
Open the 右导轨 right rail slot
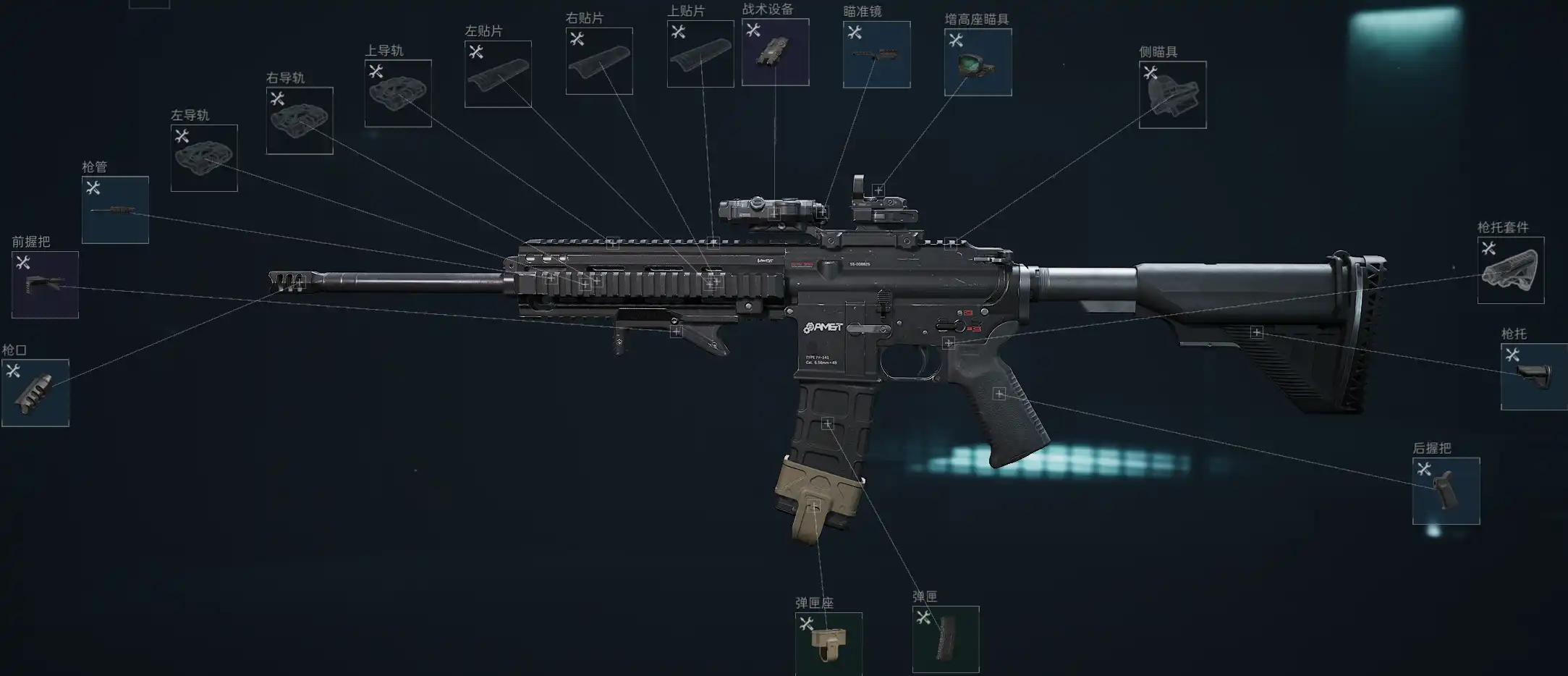300,120
